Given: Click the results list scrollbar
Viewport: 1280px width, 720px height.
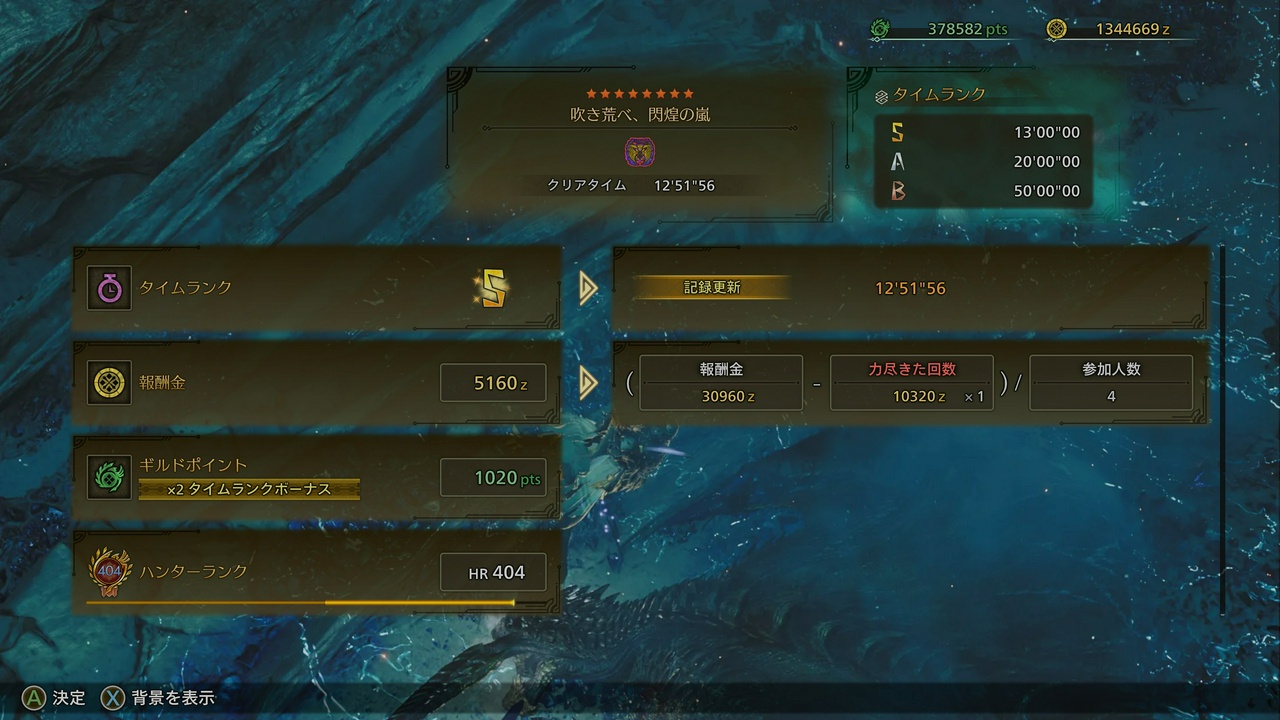Looking at the screenshot, I should 1221,430.
